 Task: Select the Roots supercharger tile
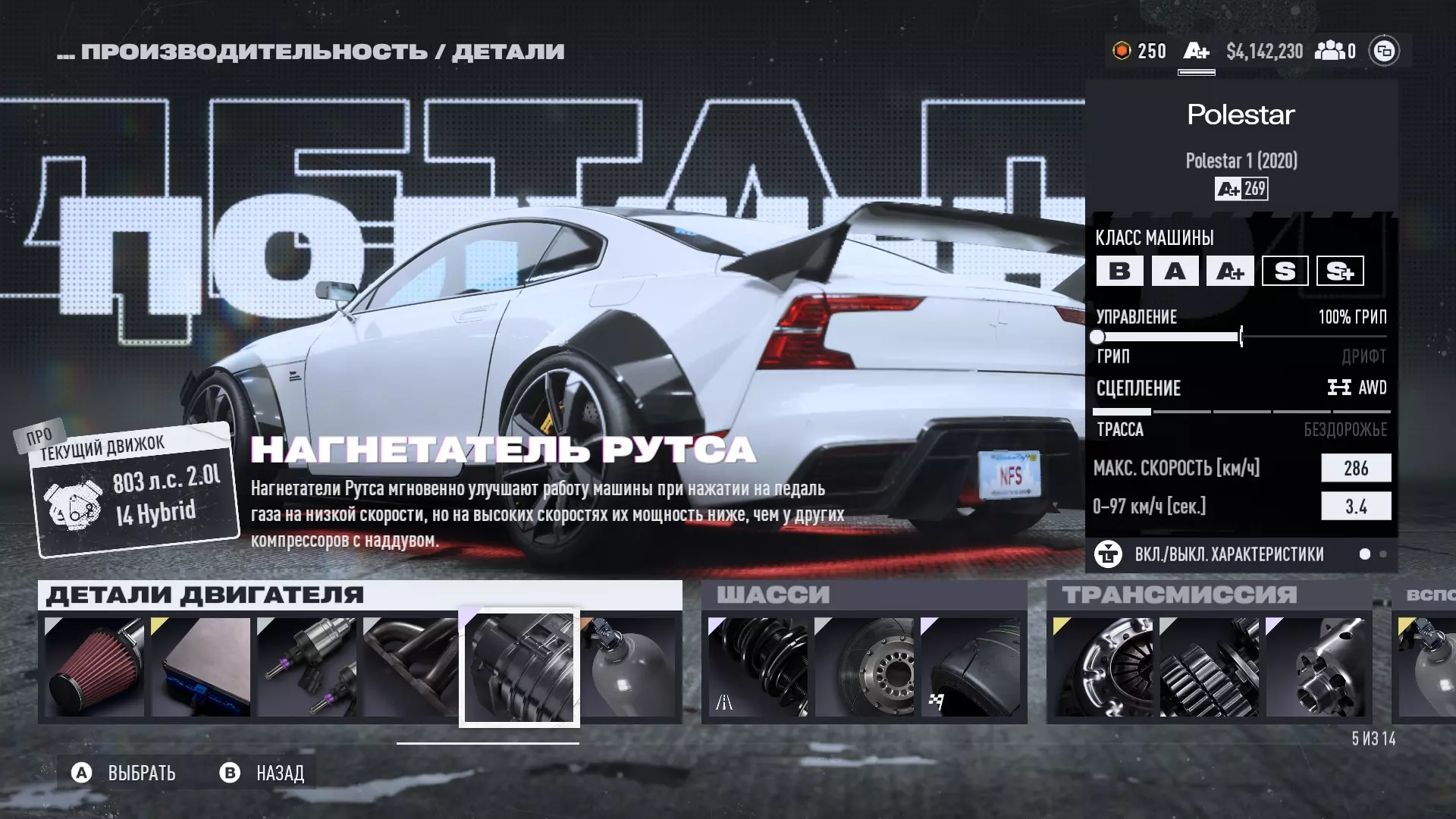coord(519,667)
